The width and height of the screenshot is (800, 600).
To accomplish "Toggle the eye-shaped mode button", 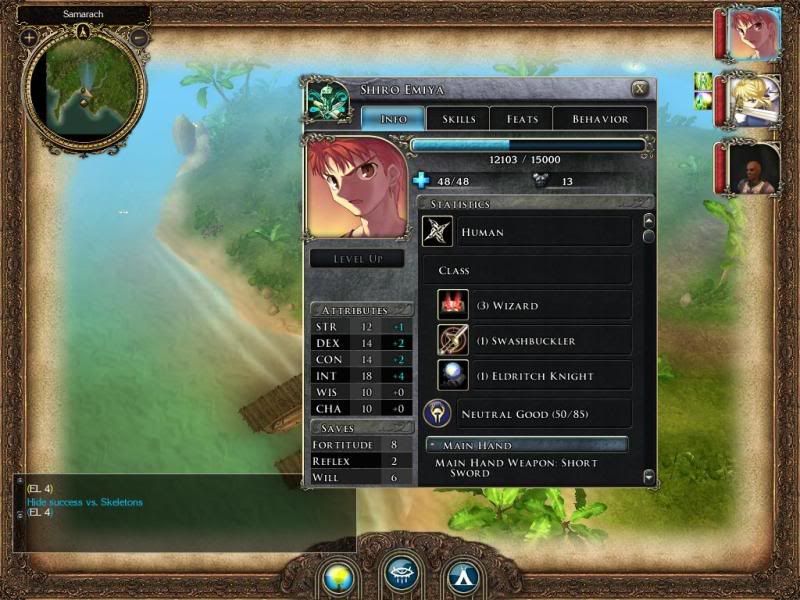I will click(402, 574).
